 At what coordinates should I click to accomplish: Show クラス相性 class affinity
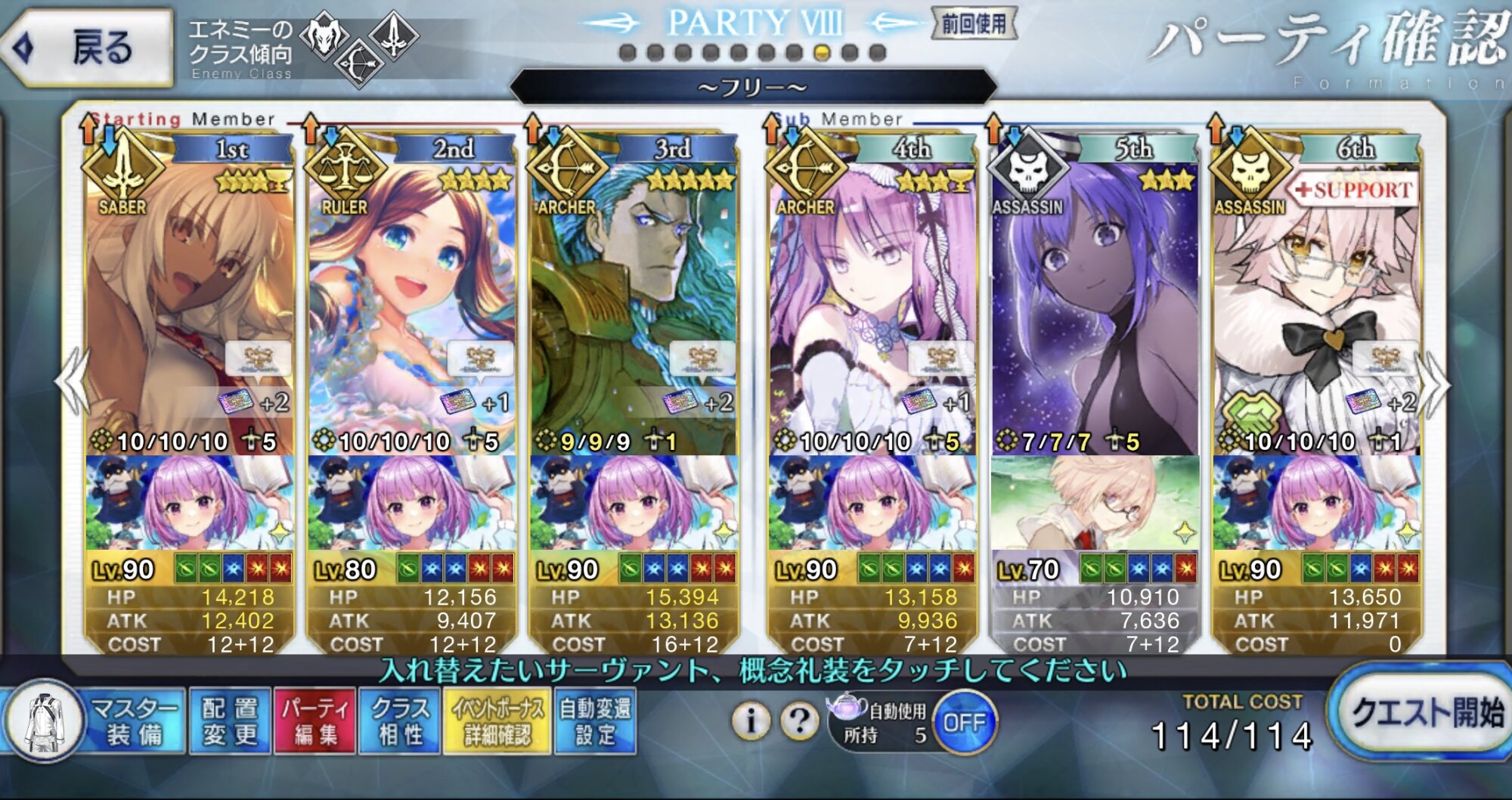[x=400, y=721]
